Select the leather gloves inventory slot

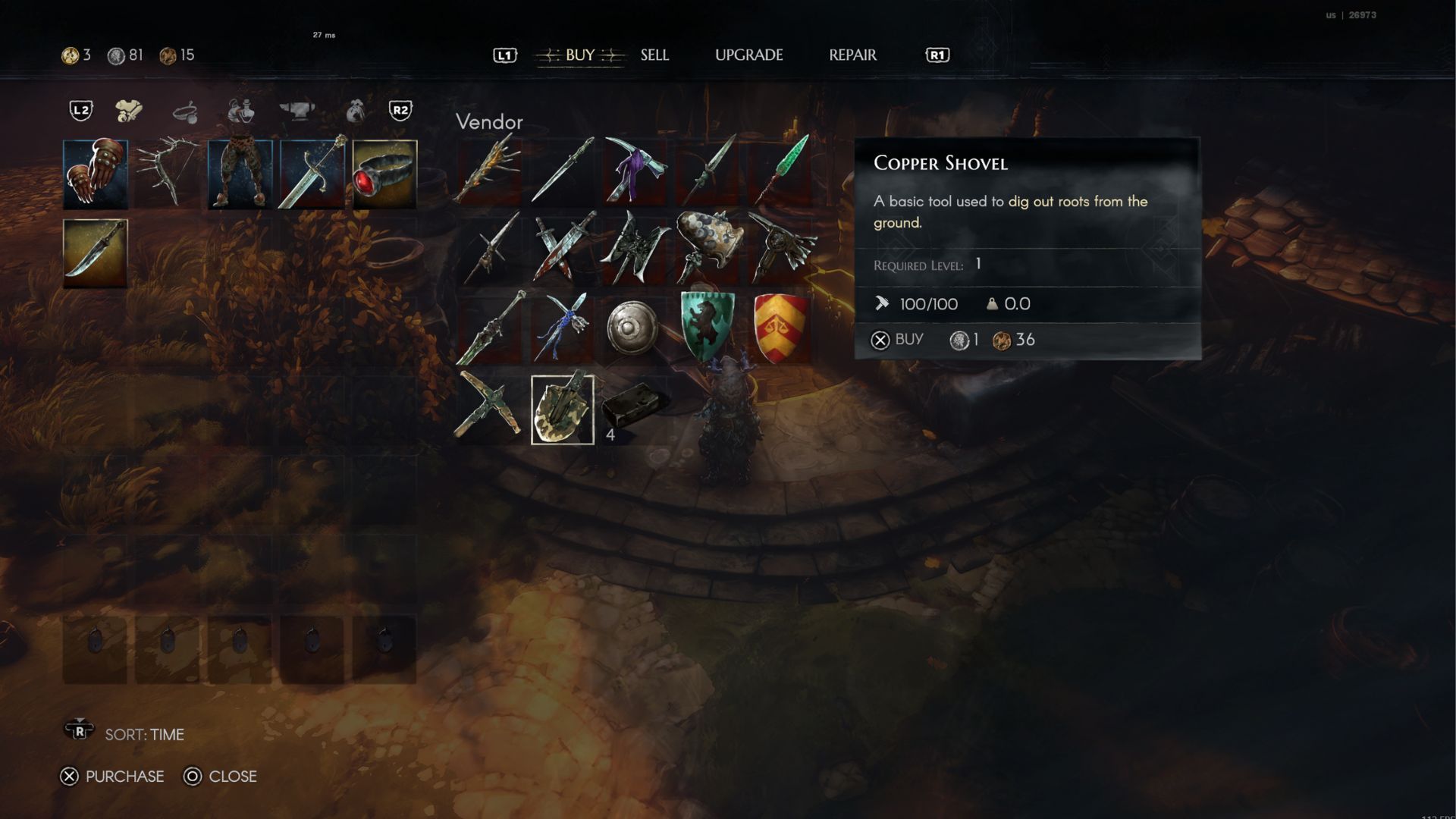(x=95, y=174)
